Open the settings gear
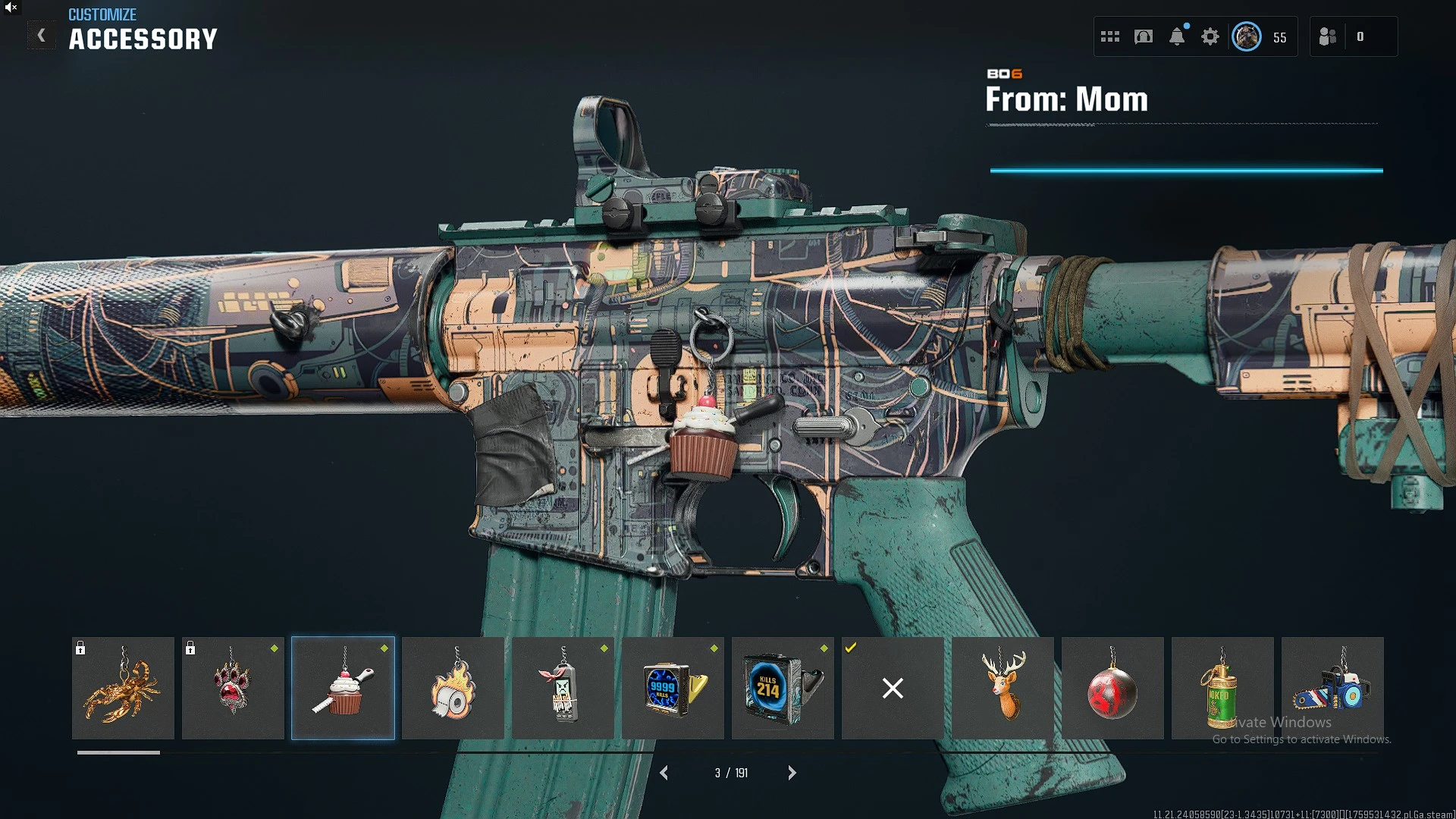1456x819 pixels. pyautogui.click(x=1210, y=36)
